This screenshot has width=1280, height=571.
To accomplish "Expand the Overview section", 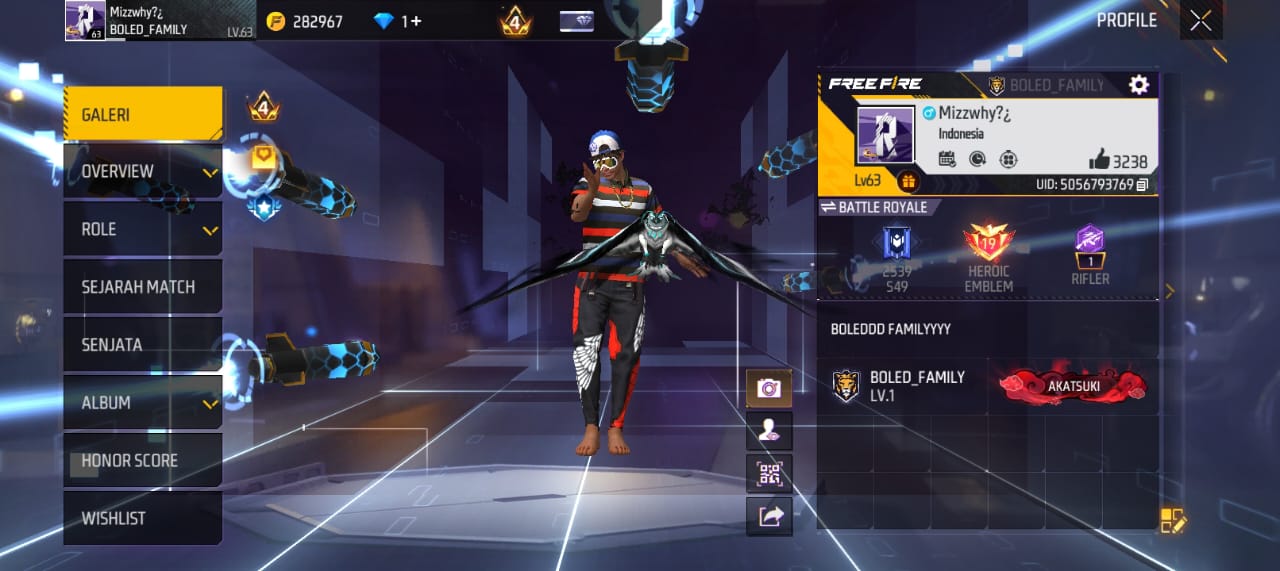I will click(x=143, y=172).
